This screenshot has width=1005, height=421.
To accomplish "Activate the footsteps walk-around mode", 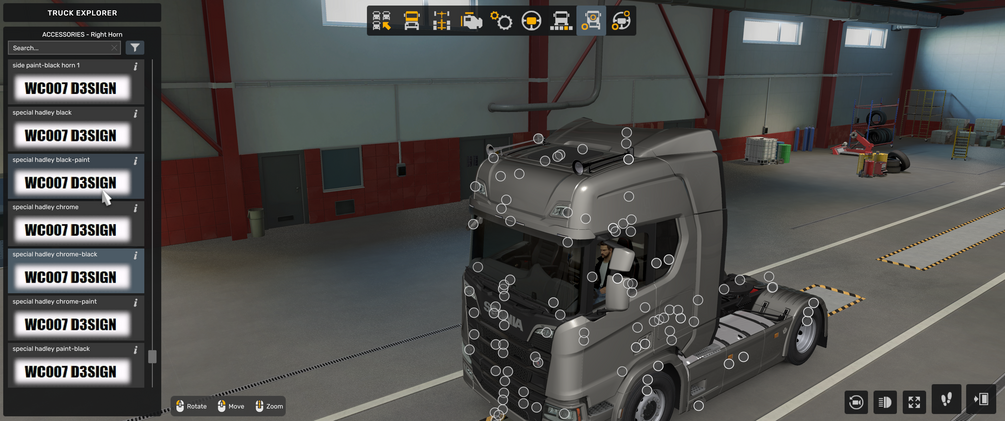I will (946, 400).
